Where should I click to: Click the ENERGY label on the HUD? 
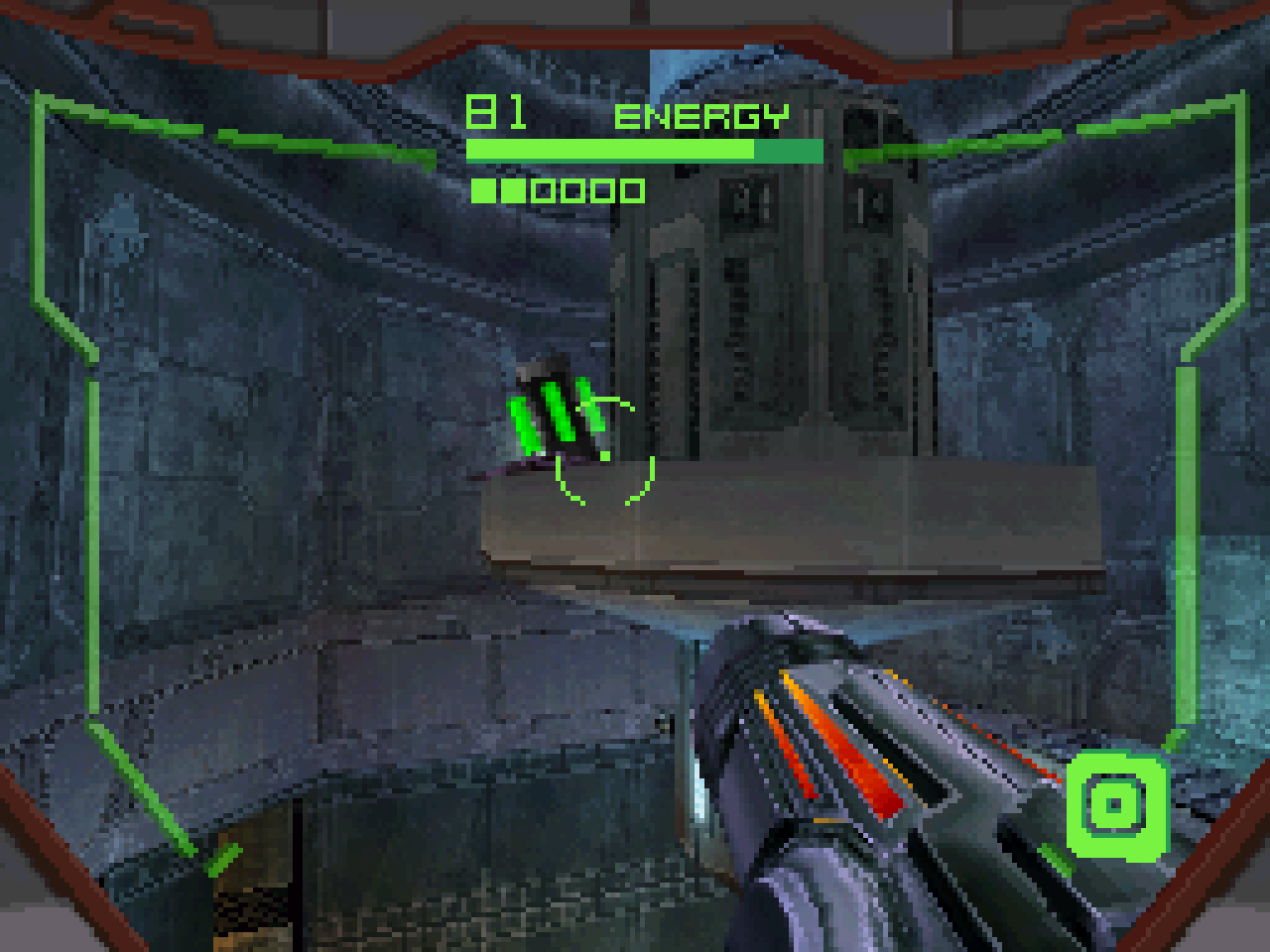(x=700, y=118)
